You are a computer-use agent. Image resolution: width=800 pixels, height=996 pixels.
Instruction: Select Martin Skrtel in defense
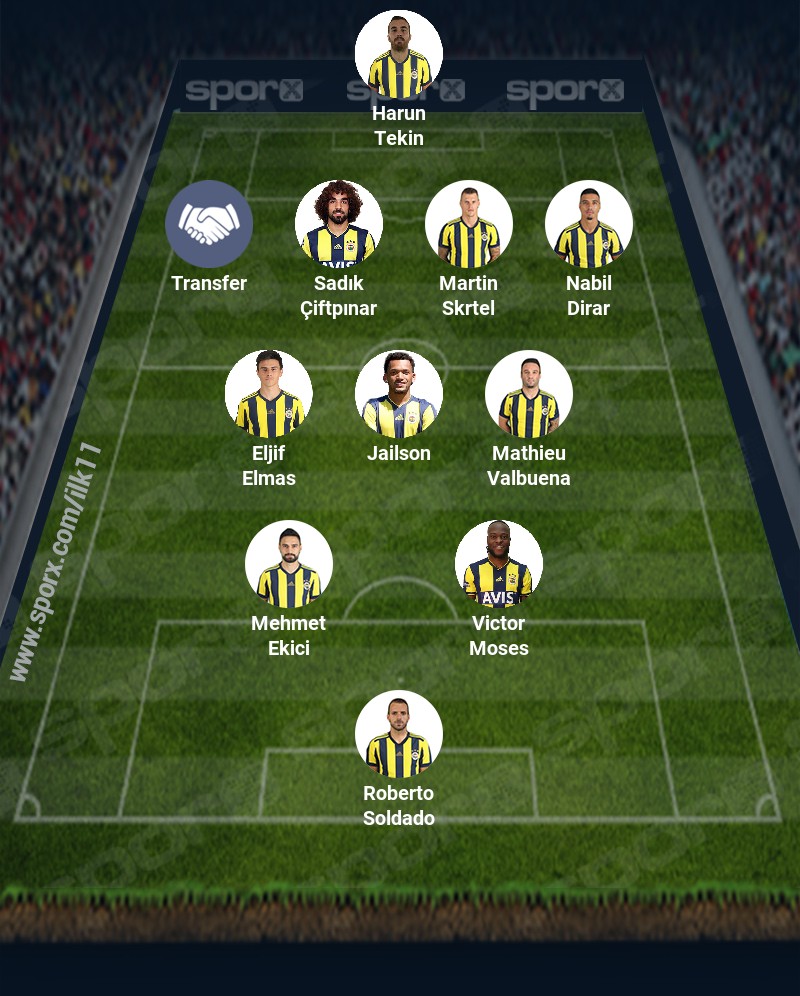469,225
